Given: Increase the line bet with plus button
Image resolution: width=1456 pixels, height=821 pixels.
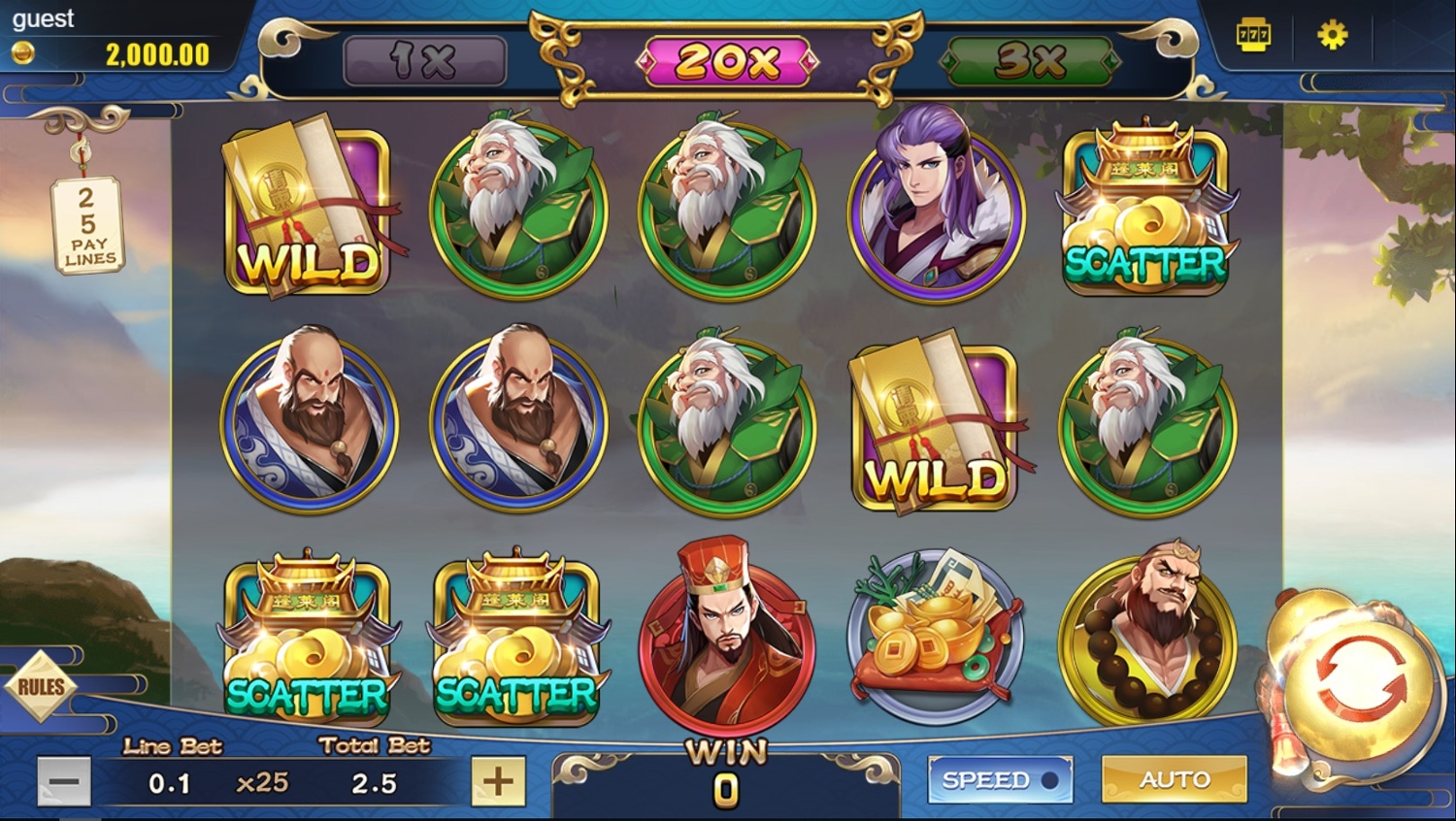Looking at the screenshot, I should pos(498,781).
